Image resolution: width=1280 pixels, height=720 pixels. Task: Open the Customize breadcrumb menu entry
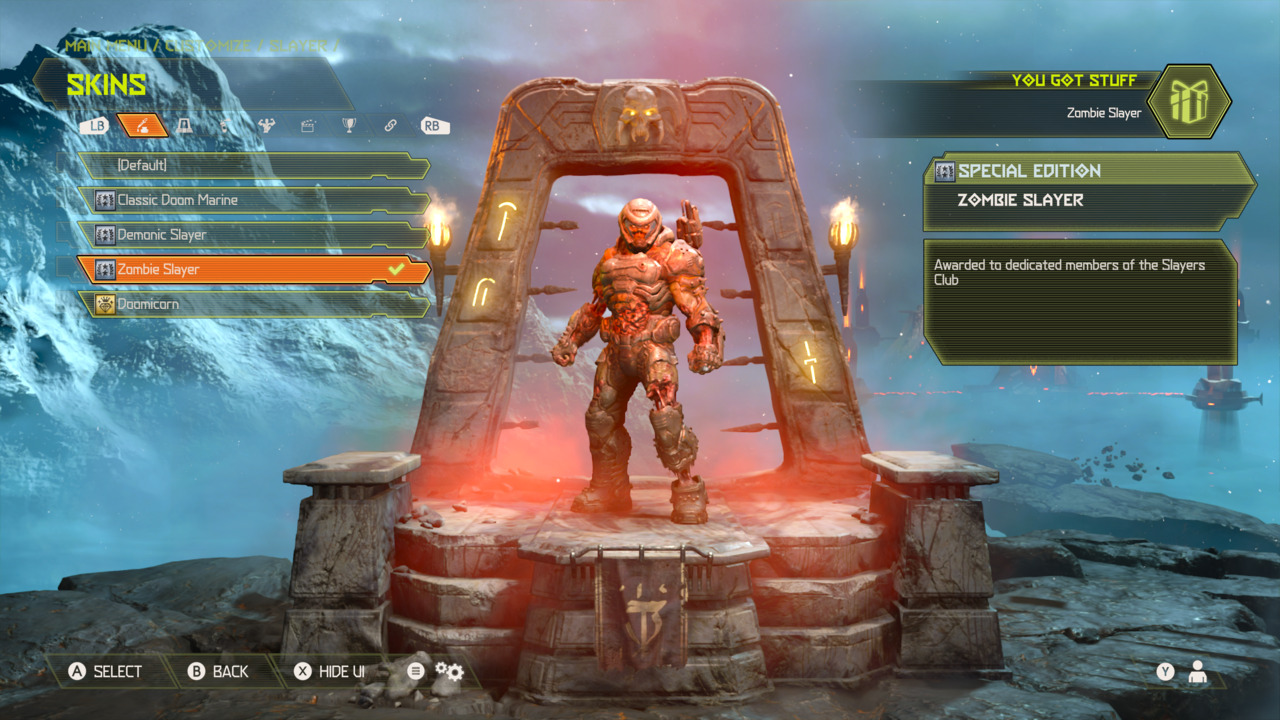click(206, 44)
